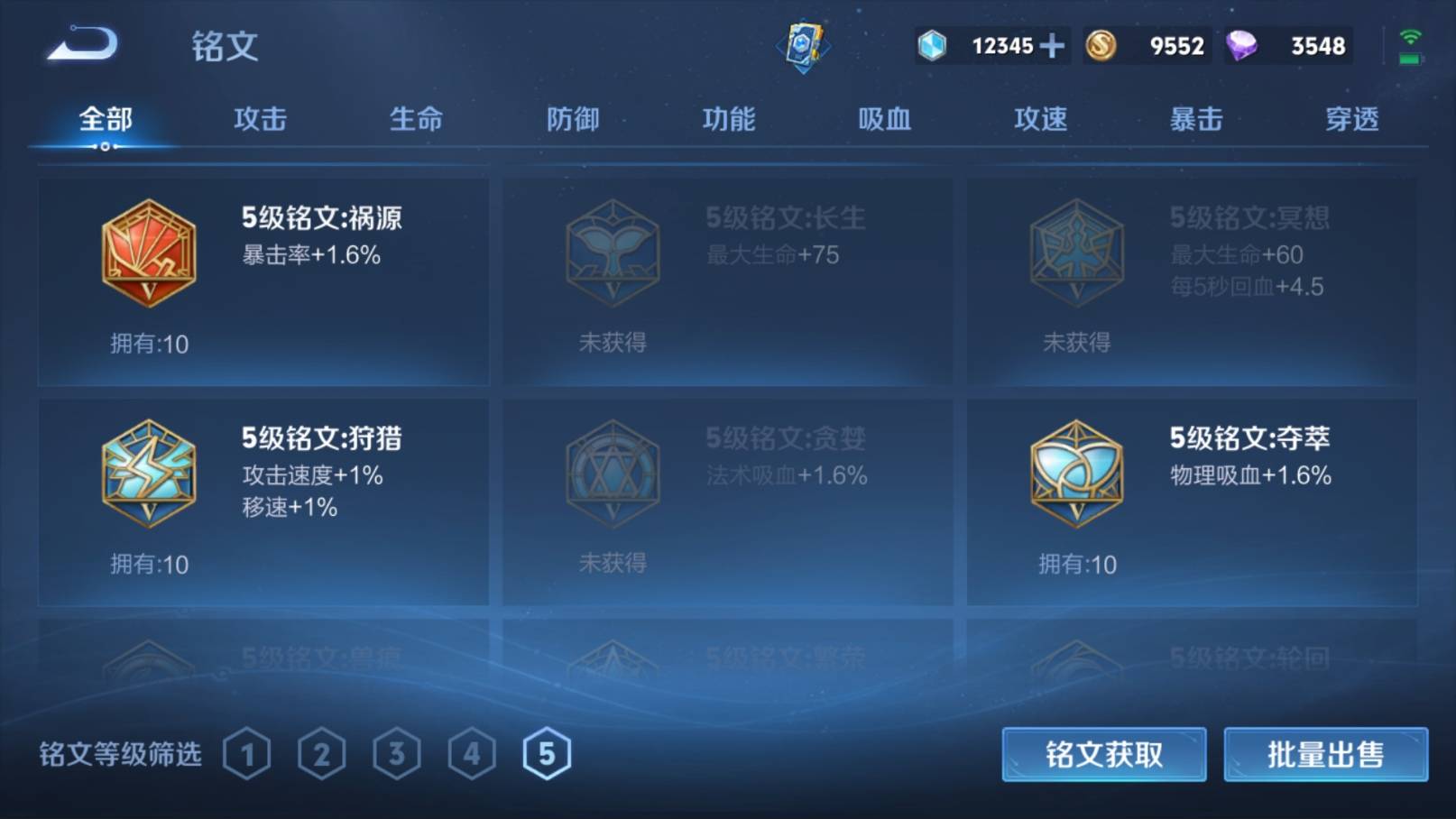The height and width of the screenshot is (819, 1456).
Task: Add rune fragments with the plus button
Action: coord(1052,45)
